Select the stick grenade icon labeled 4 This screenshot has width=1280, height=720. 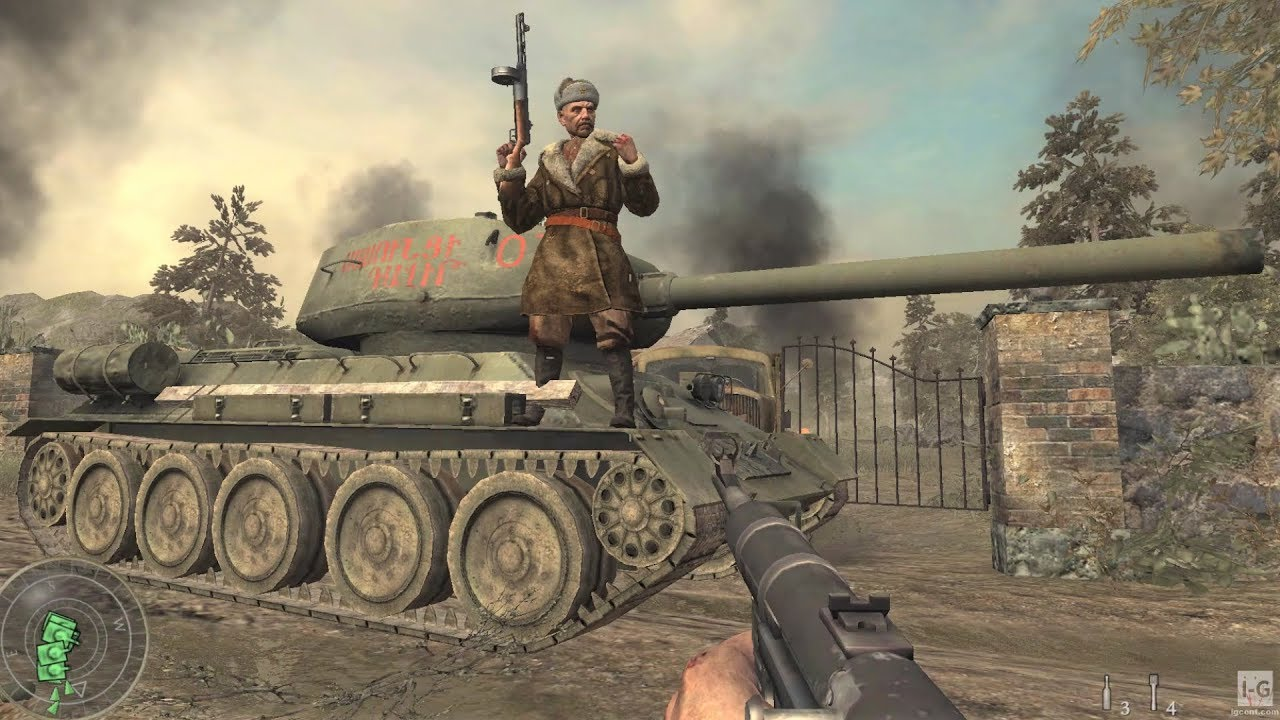point(1153,692)
